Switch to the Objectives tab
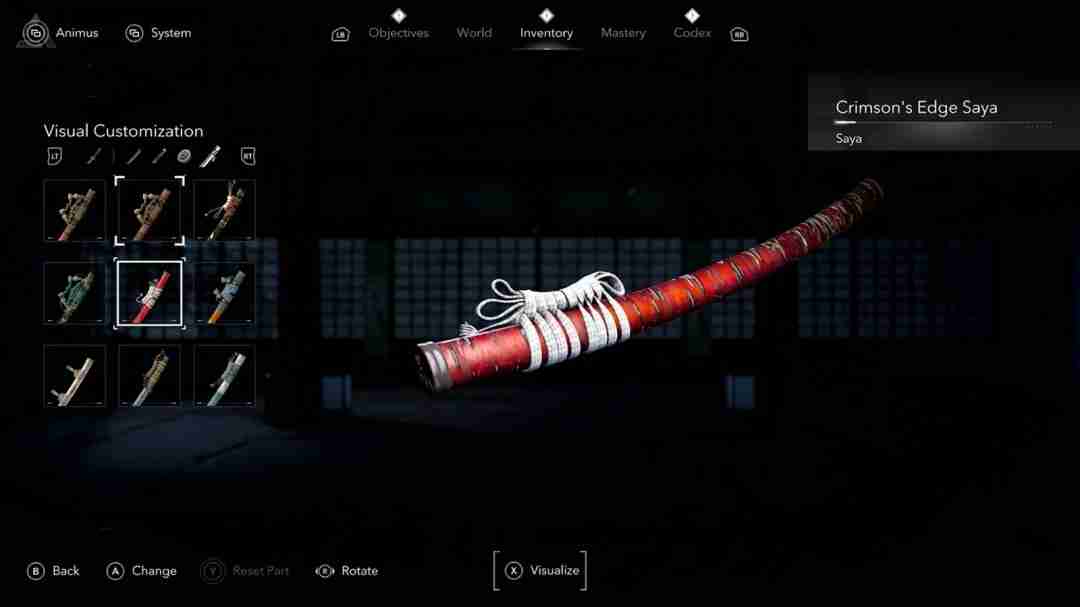1080x607 pixels. click(x=398, y=33)
